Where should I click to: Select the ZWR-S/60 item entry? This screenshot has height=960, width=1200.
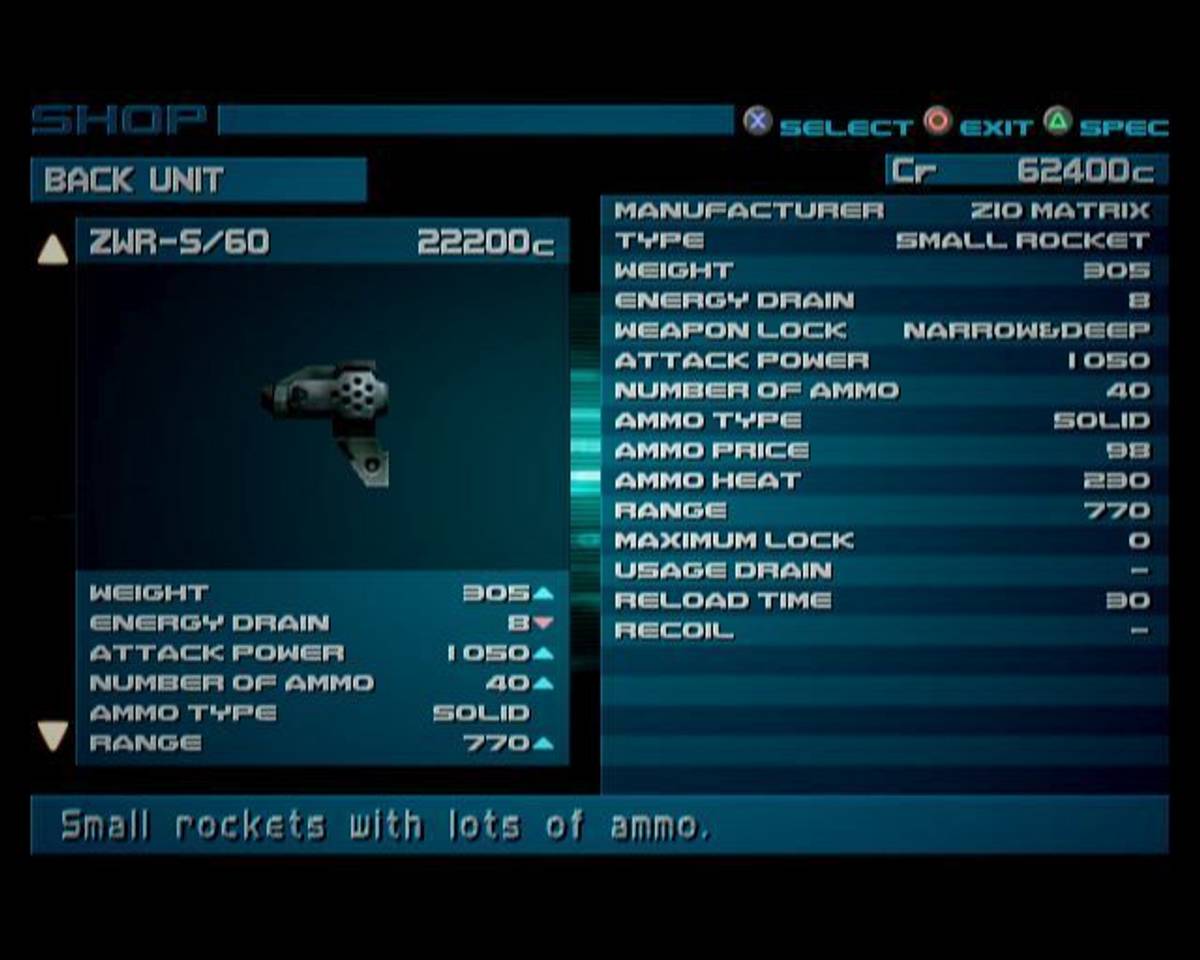[322, 242]
